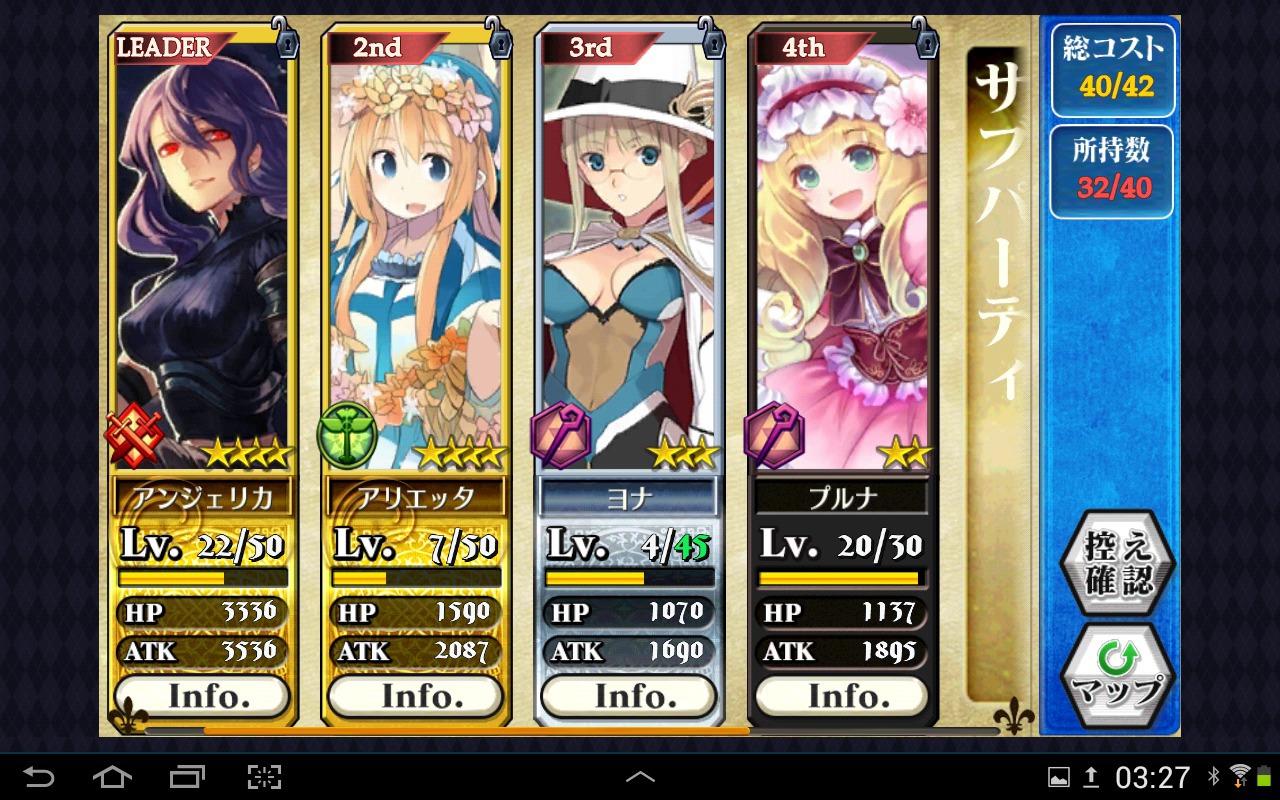Screen dimensions: 1280x800
Task: Toggle the lock on the 3rd card
Action: point(711,41)
